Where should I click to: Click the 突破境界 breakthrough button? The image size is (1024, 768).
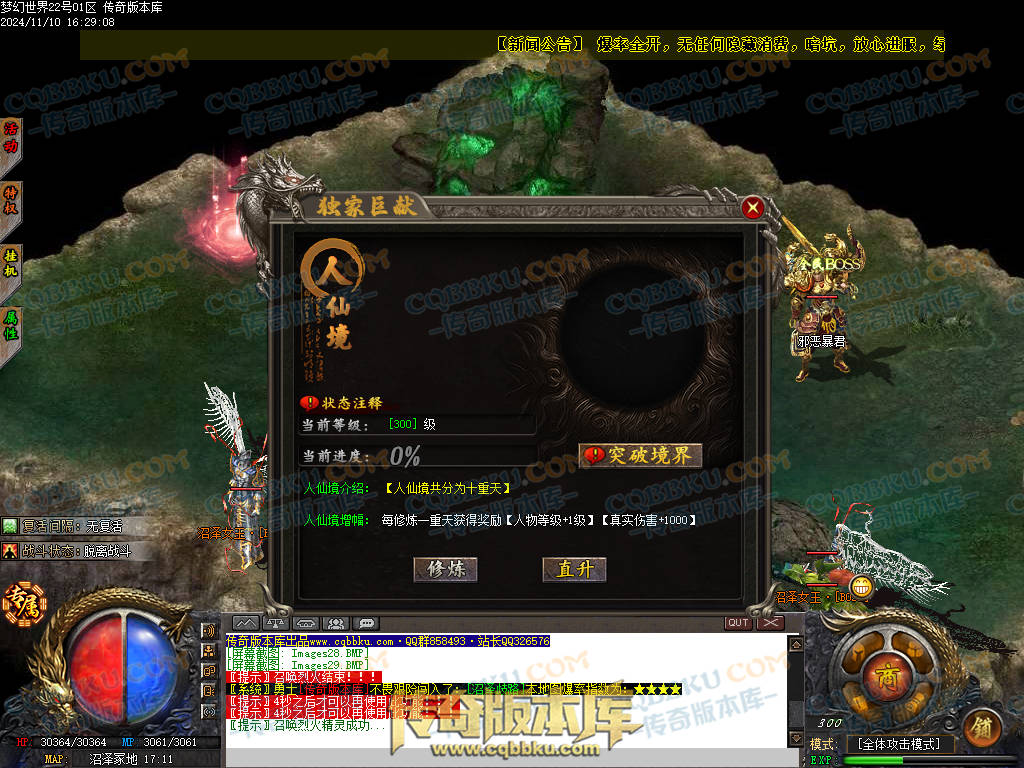click(x=641, y=456)
